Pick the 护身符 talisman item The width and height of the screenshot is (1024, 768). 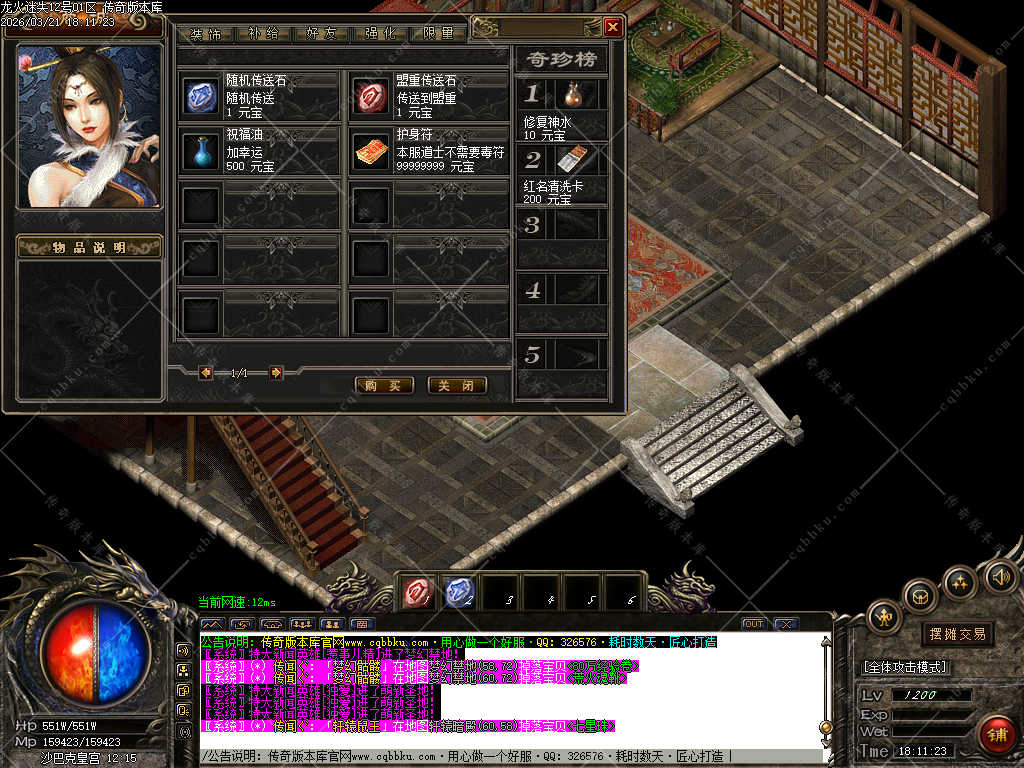click(x=369, y=150)
